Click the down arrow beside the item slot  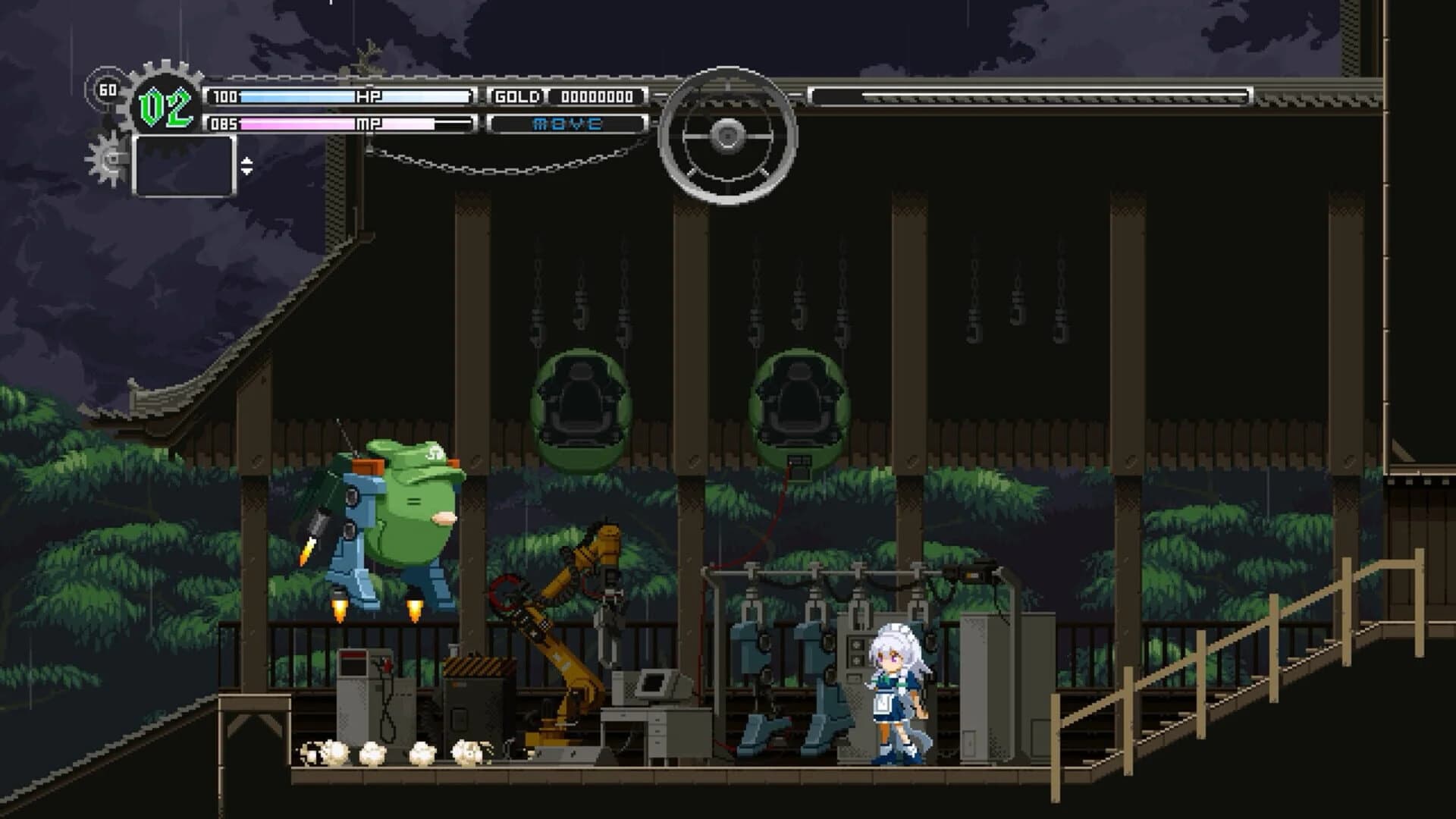point(246,171)
